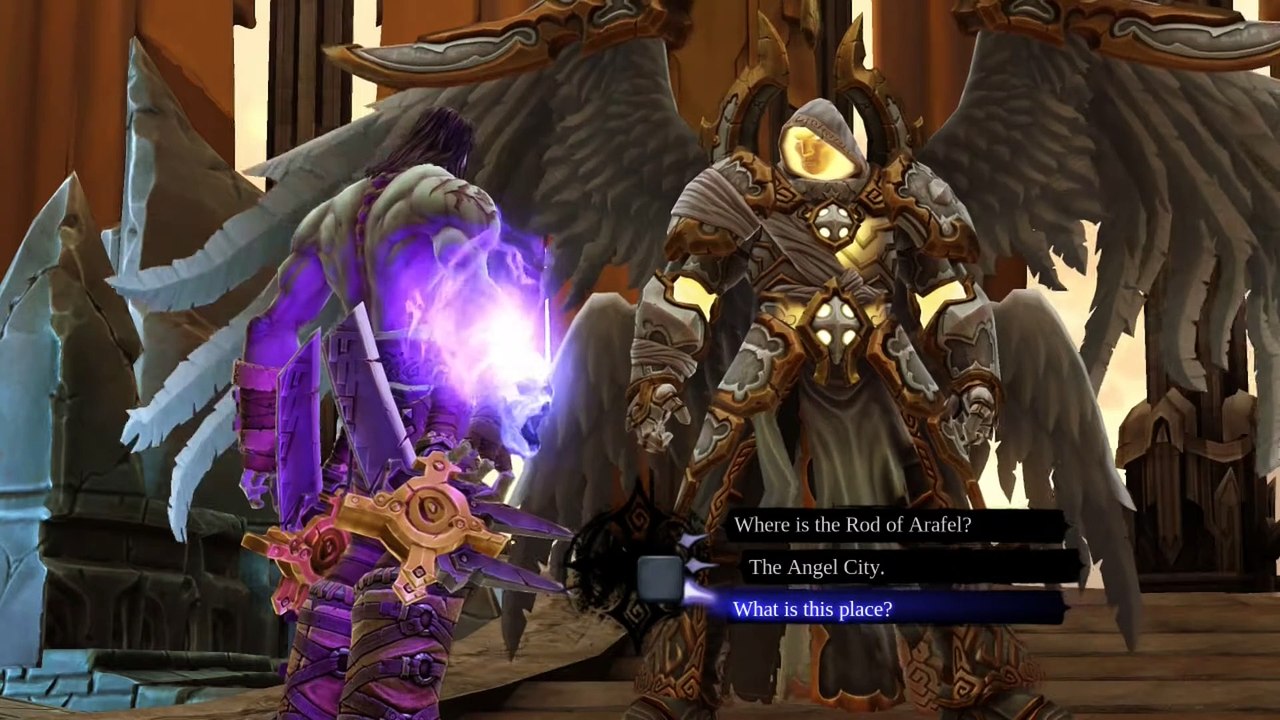Choose "The Angel City." dialogue option
This screenshot has width=1280, height=720.
click(817, 567)
